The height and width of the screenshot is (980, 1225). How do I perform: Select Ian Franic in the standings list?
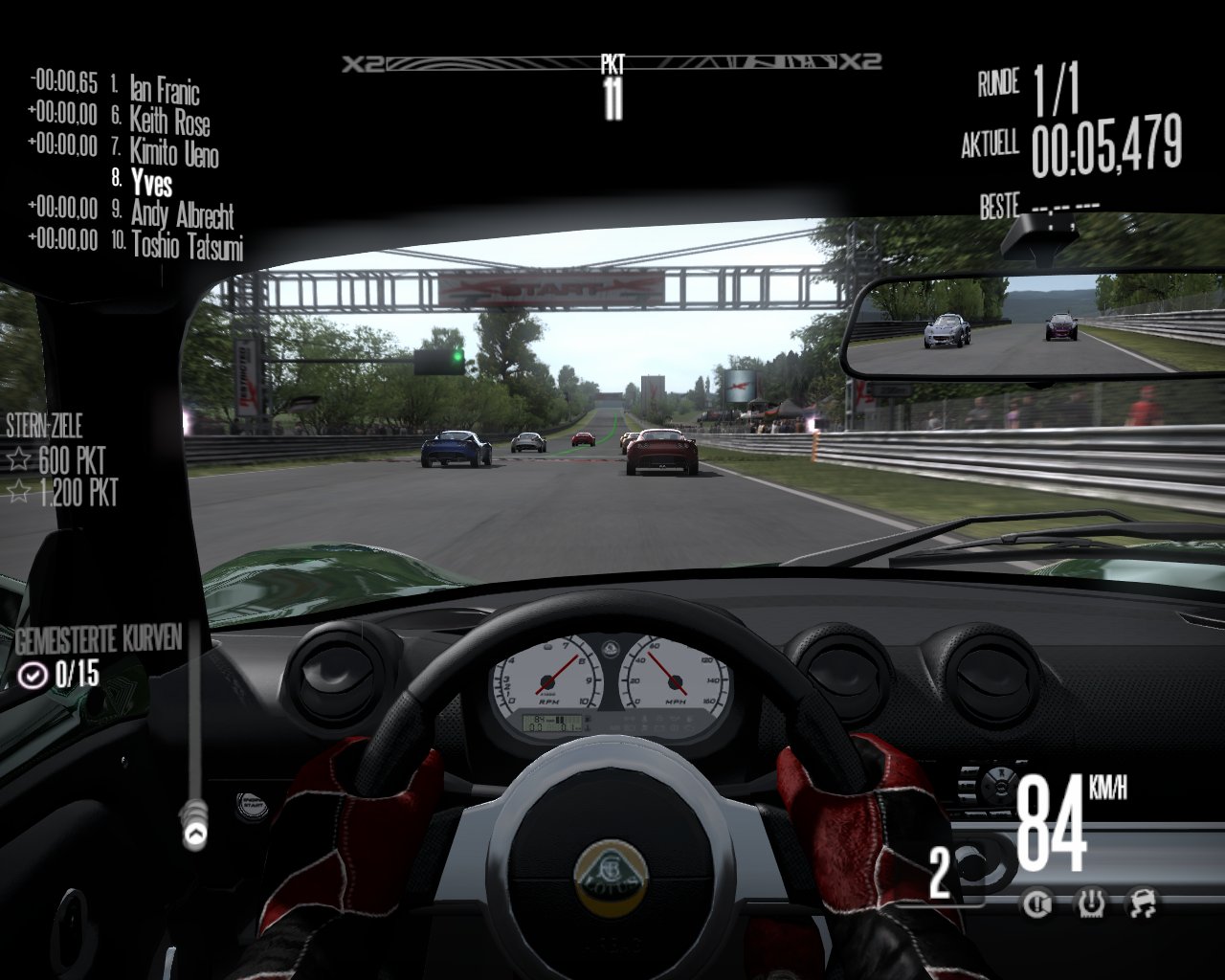pos(165,90)
